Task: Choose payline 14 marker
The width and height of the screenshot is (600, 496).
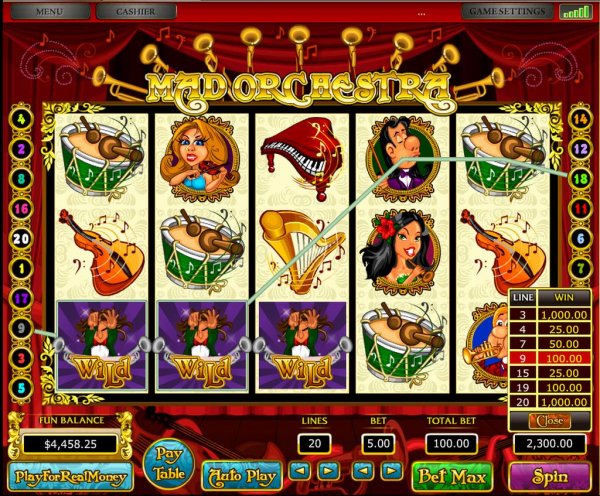Action: [580, 119]
